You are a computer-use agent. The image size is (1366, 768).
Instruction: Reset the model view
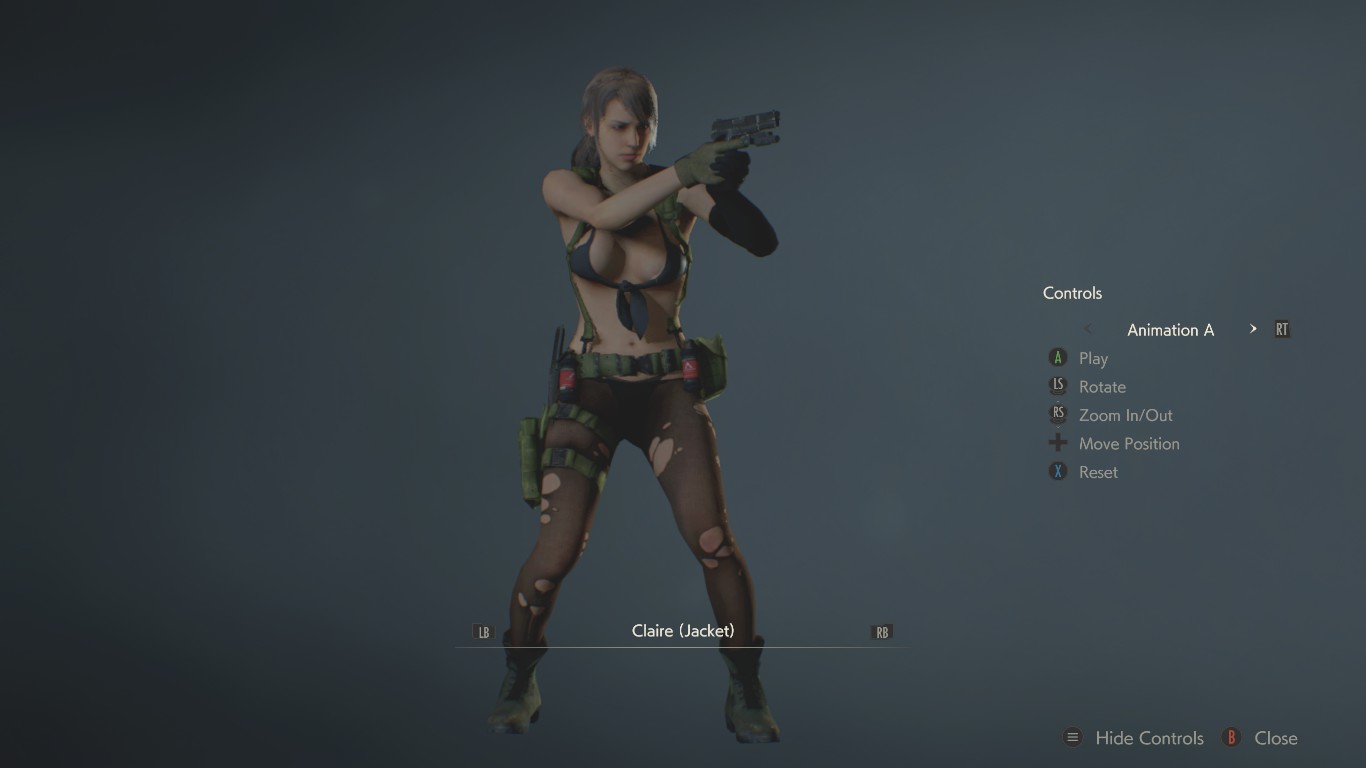(1097, 472)
